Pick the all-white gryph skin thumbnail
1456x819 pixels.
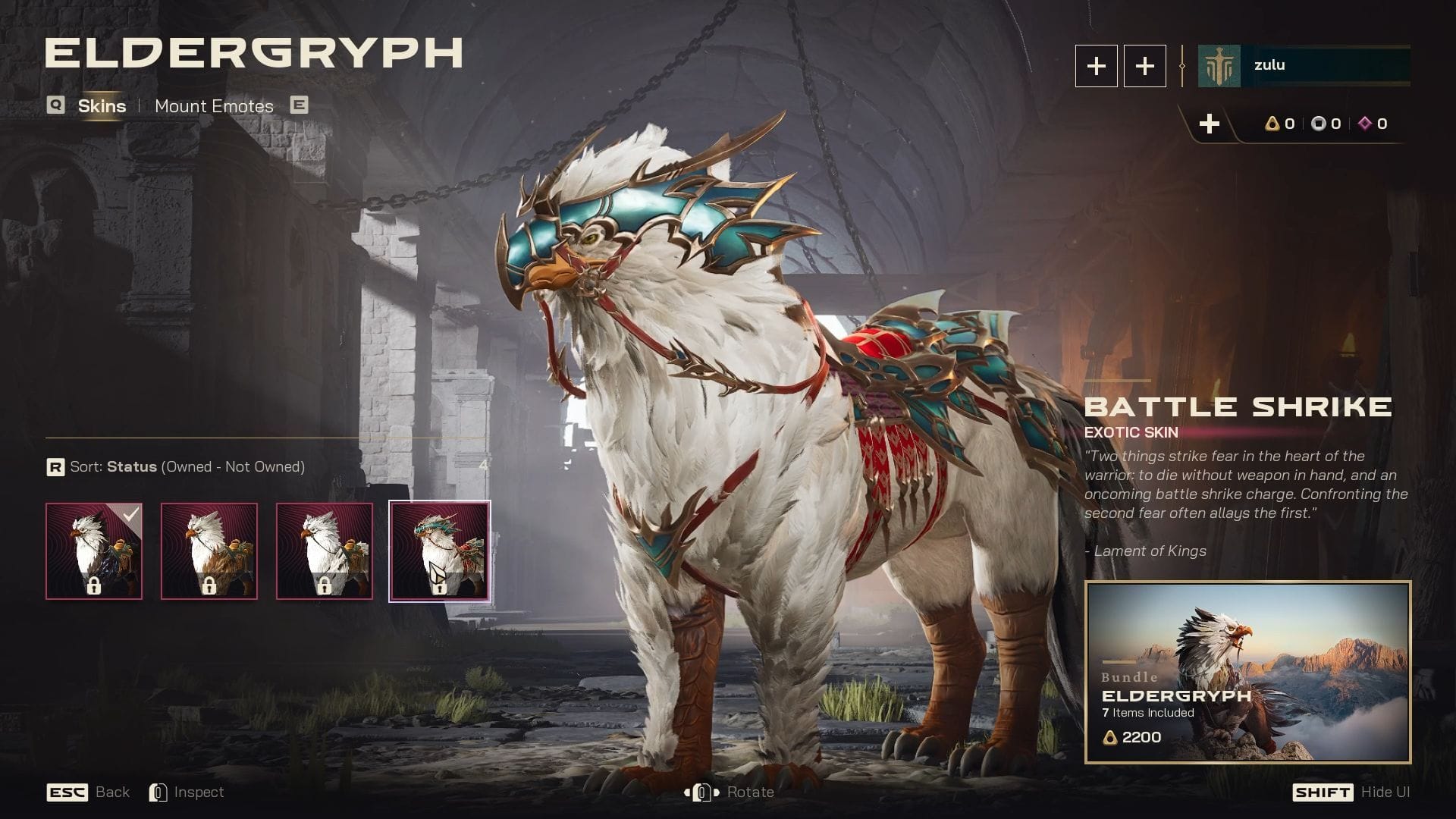(x=325, y=551)
